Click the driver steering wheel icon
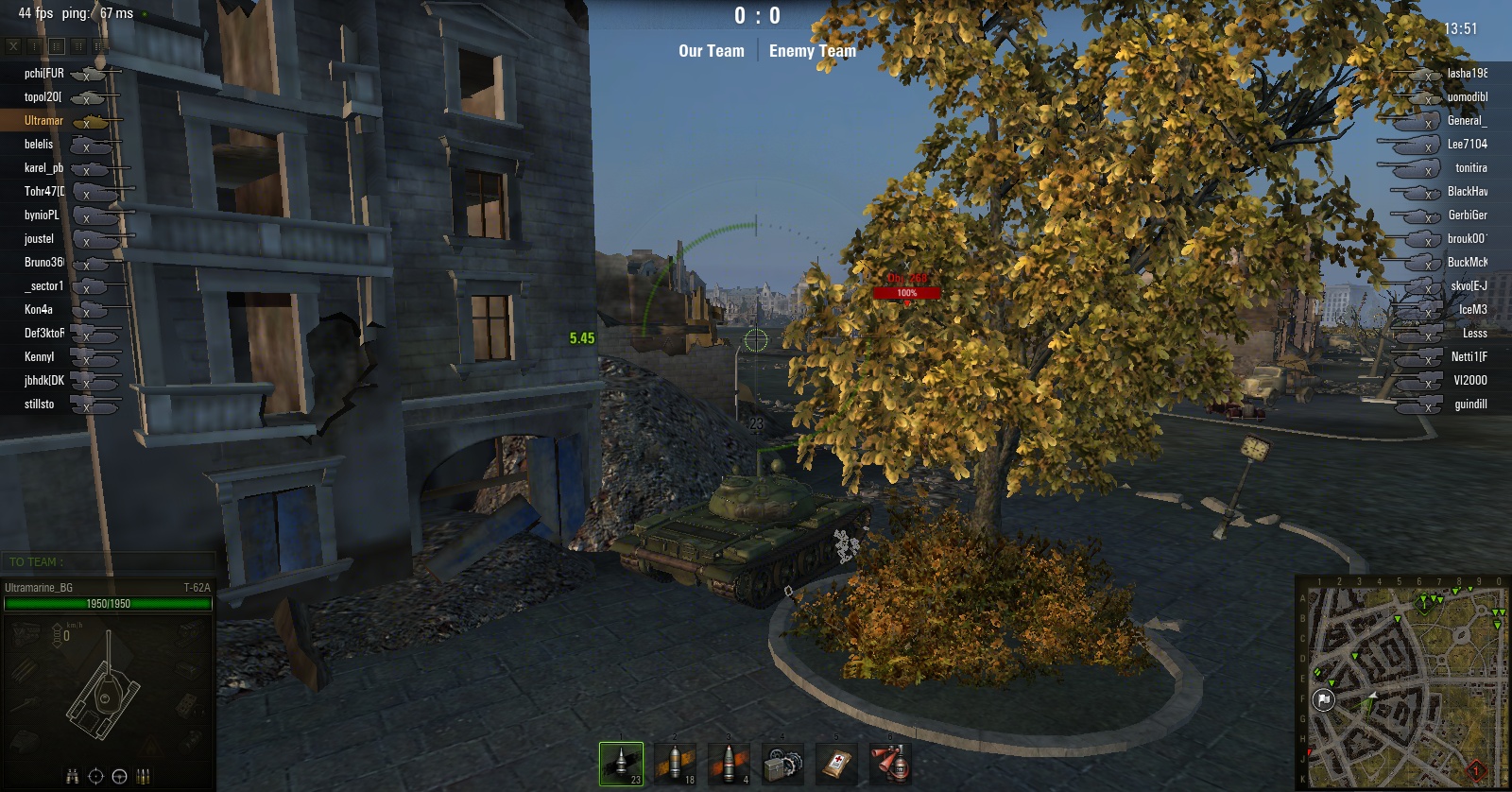 (119, 777)
